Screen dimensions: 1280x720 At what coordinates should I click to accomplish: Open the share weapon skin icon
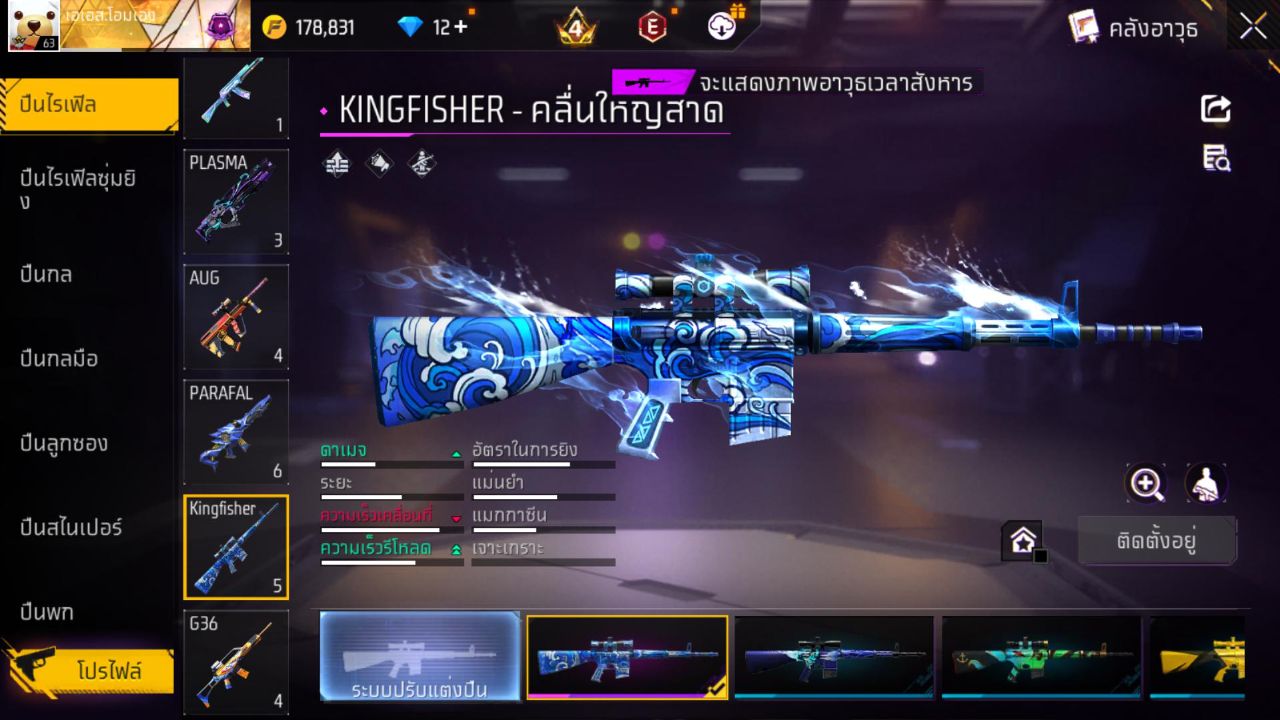[1215, 109]
